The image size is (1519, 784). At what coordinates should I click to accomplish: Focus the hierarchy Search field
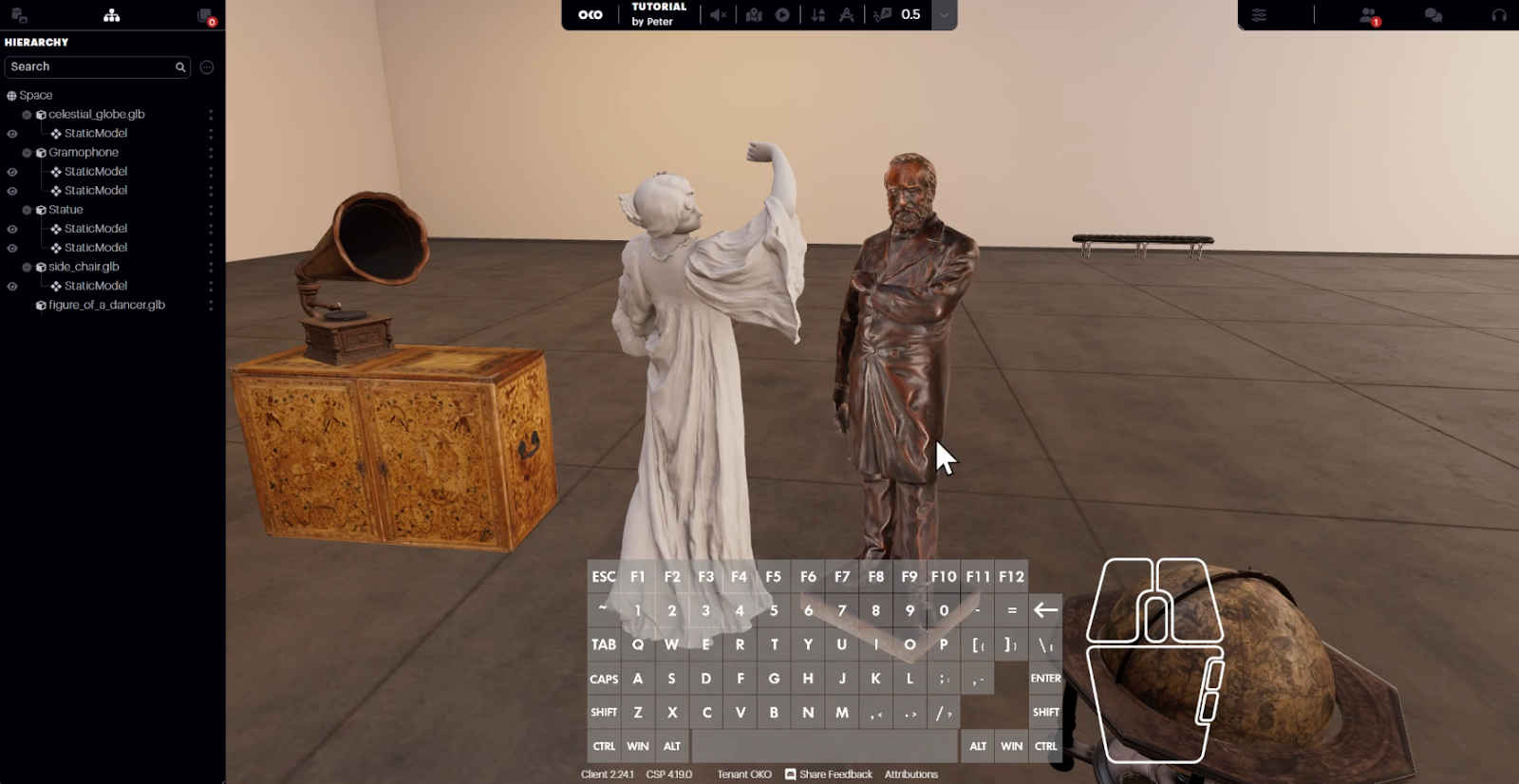(90, 66)
